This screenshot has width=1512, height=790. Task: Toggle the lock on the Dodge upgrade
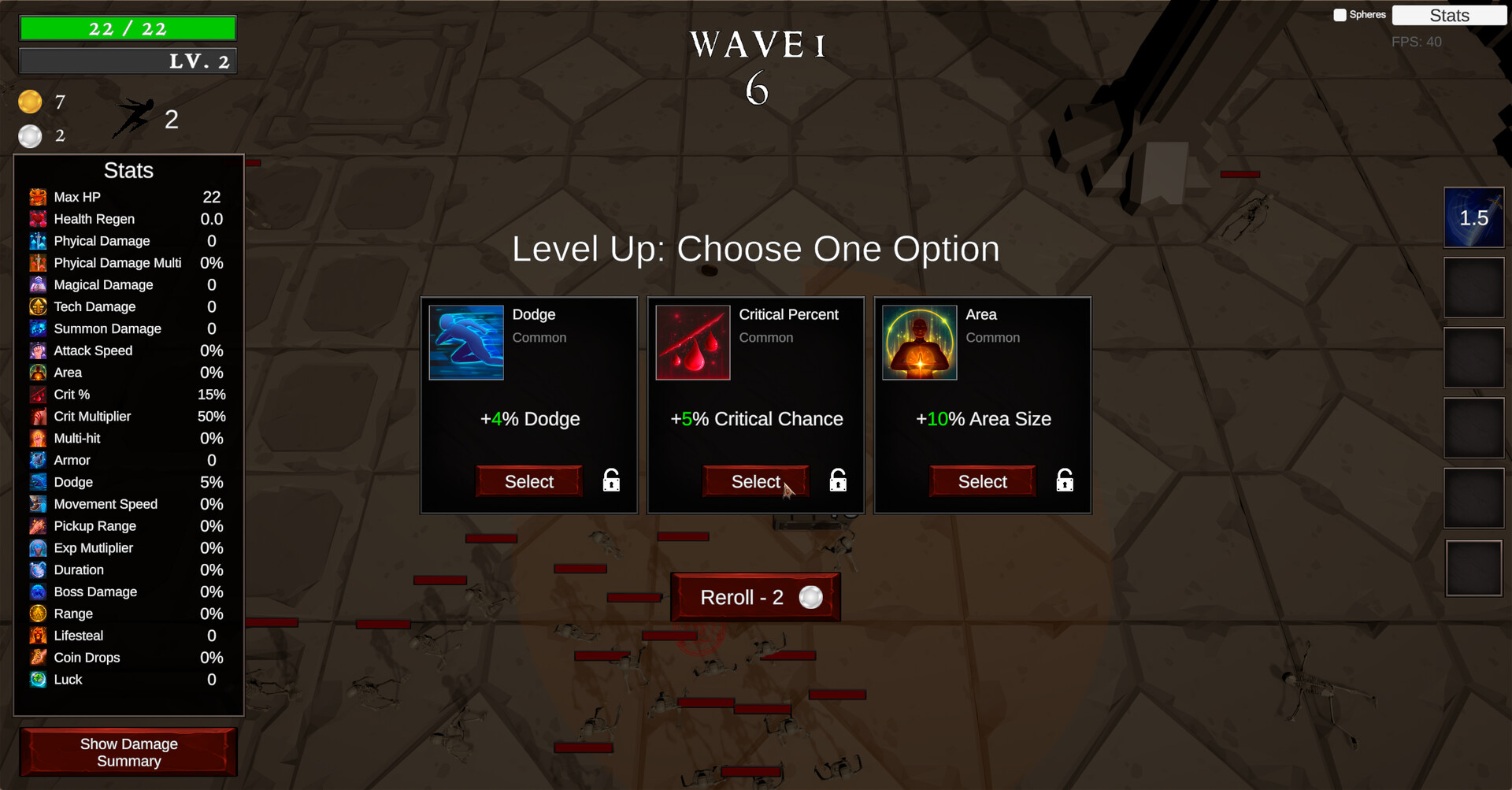pyautogui.click(x=610, y=480)
